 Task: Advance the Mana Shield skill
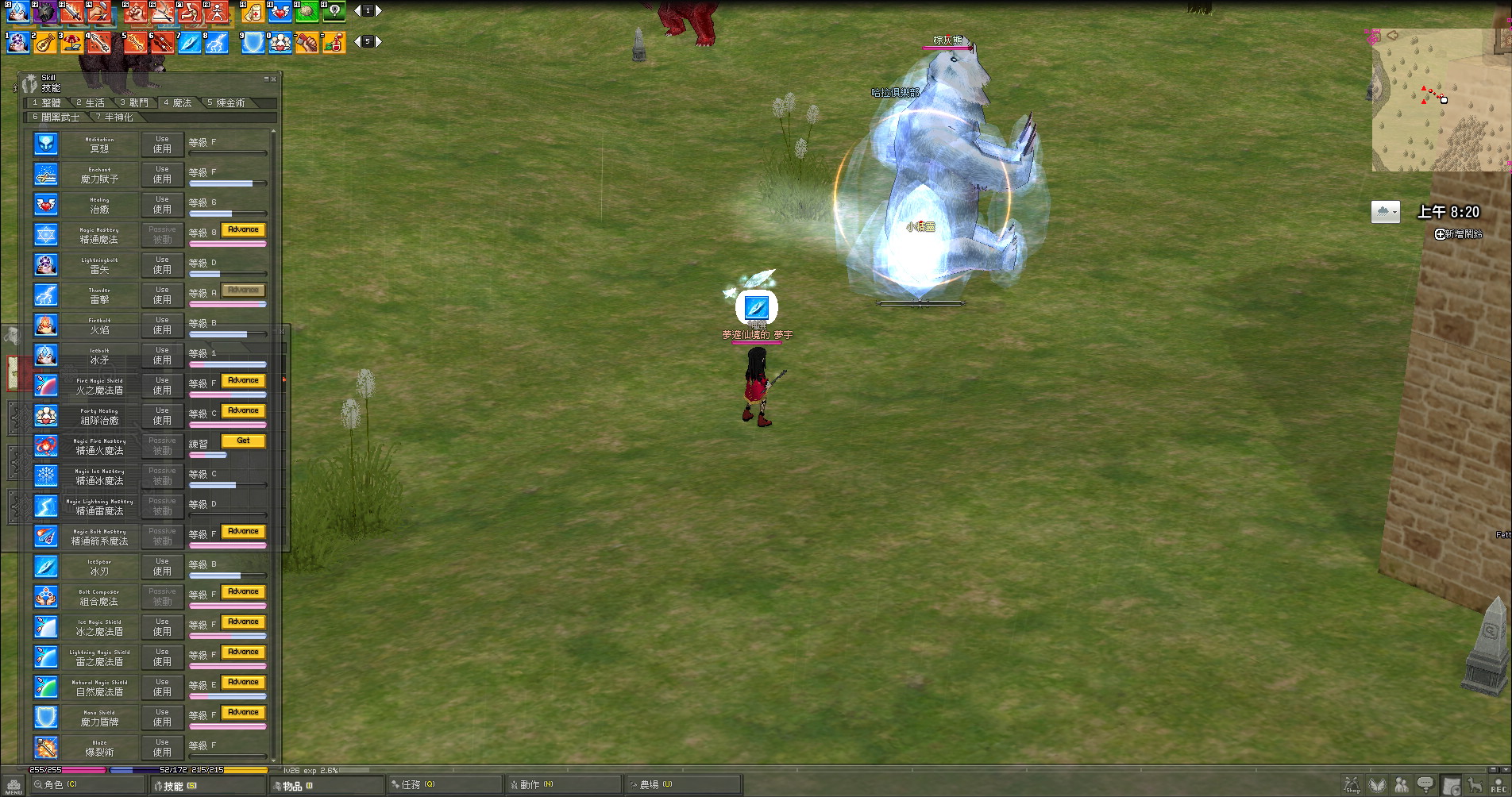point(243,712)
